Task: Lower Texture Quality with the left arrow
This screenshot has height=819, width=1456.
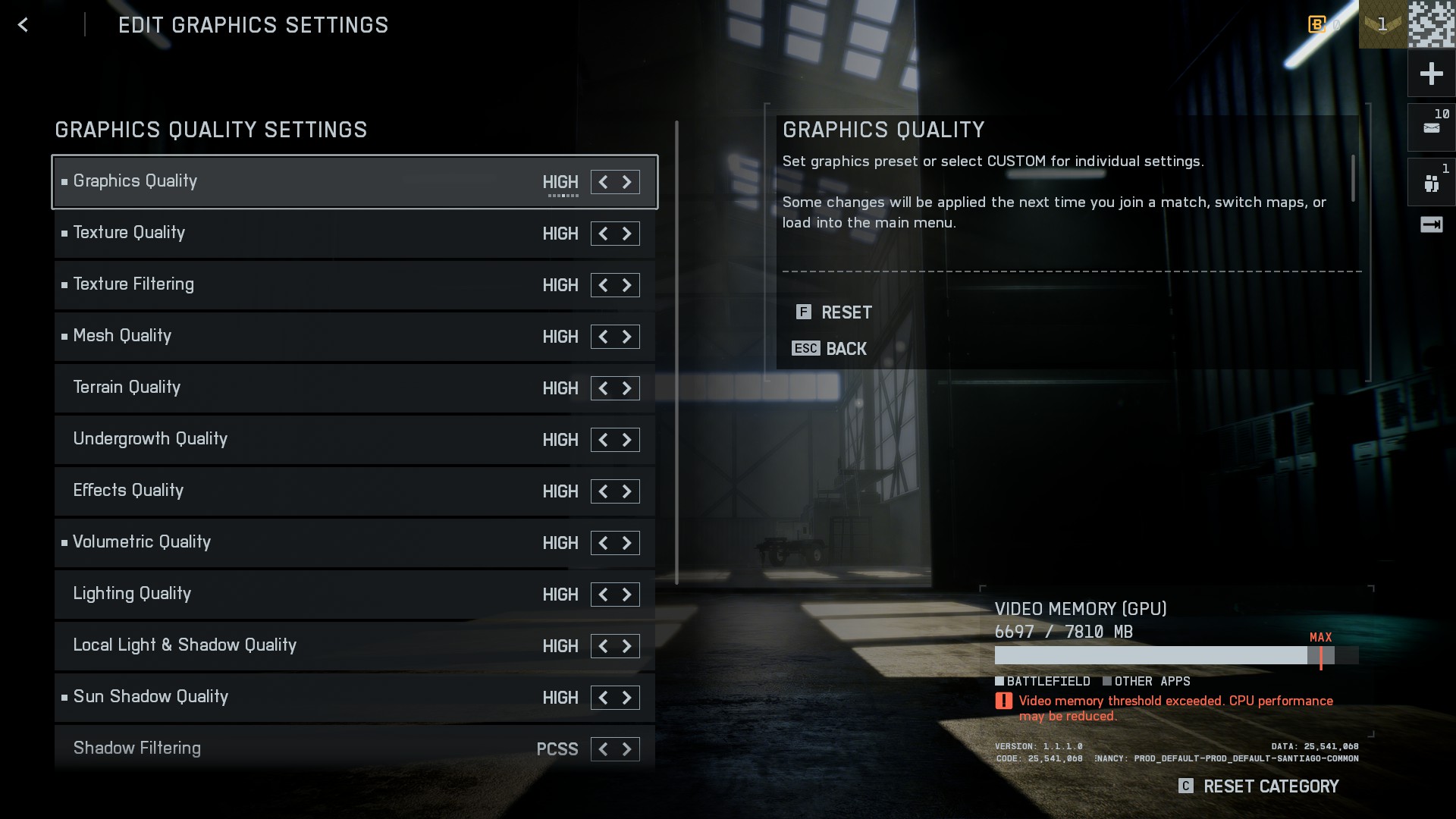Action: (x=603, y=234)
